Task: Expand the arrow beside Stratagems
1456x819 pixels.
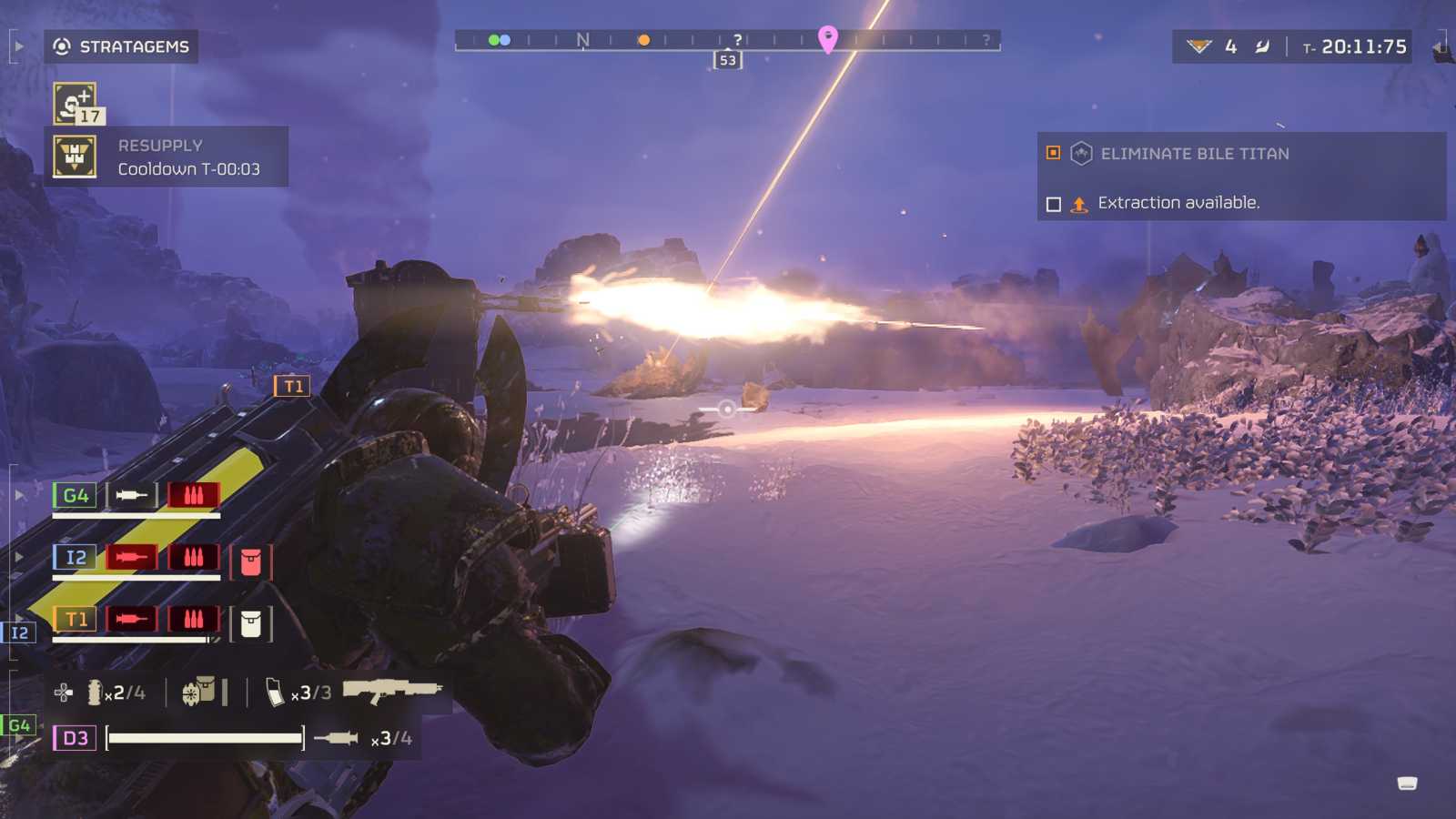Action: [18, 46]
